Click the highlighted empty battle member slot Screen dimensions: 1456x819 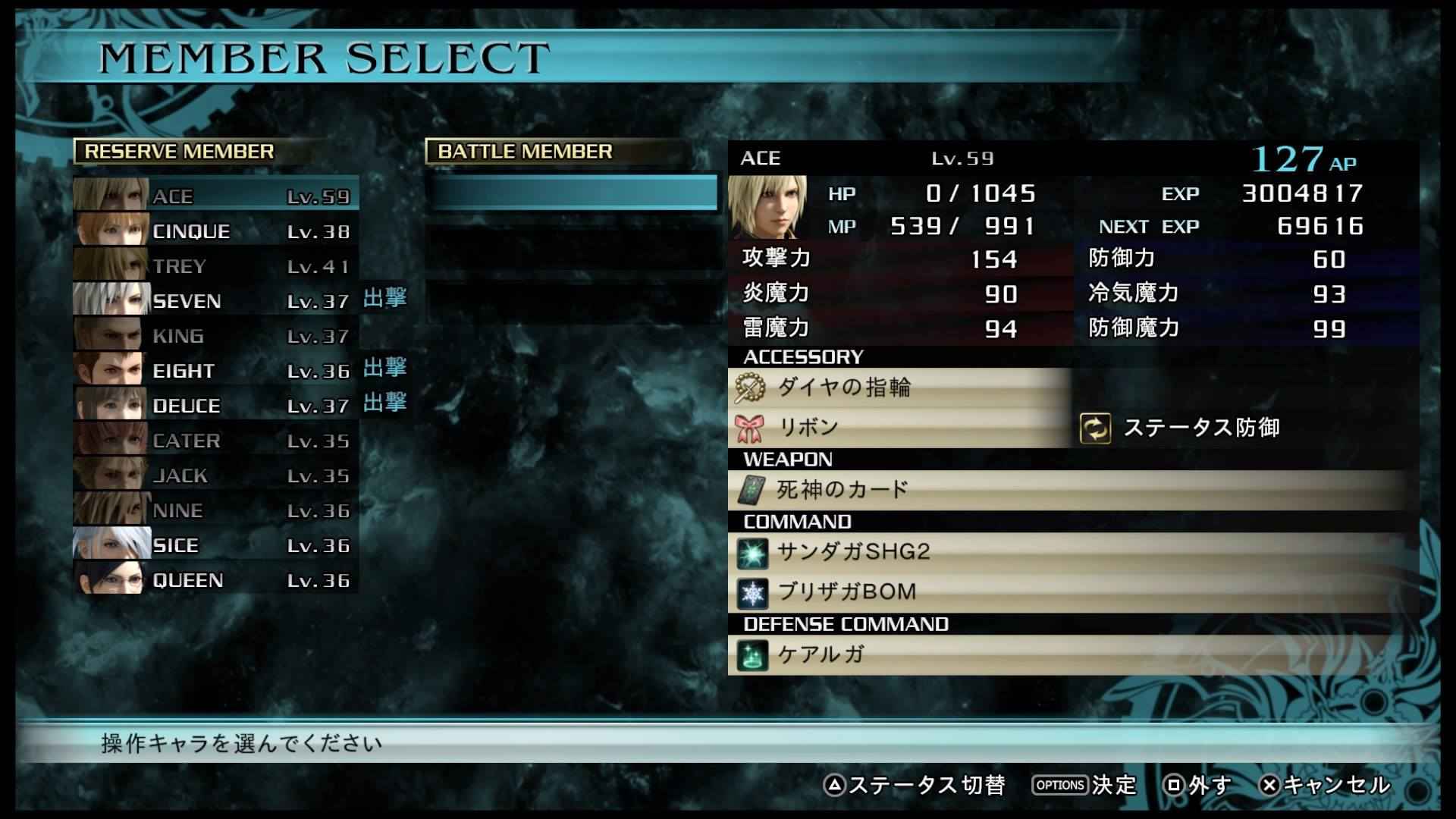[x=573, y=193]
